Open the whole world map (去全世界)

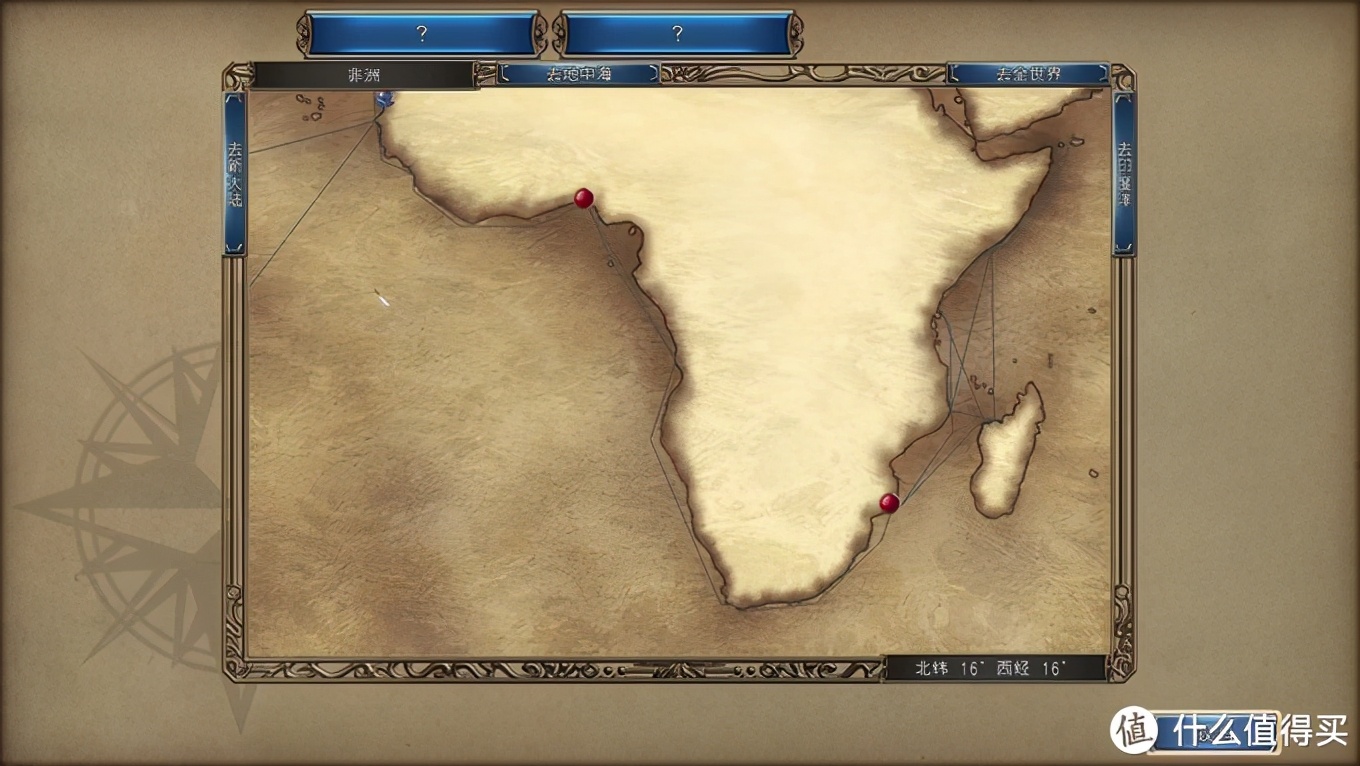pos(1027,74)
